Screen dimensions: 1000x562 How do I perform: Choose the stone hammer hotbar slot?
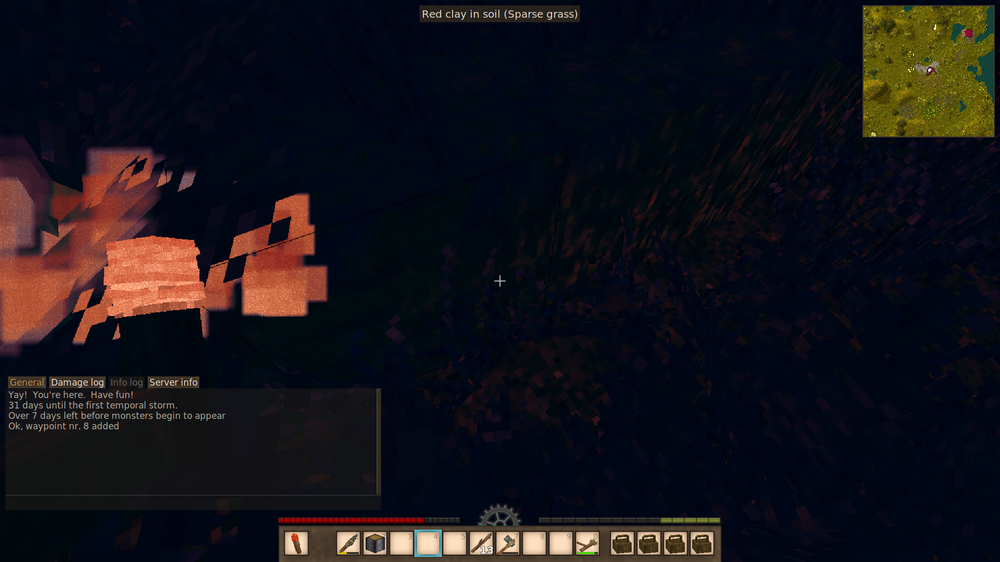click(x=507, y=543)
